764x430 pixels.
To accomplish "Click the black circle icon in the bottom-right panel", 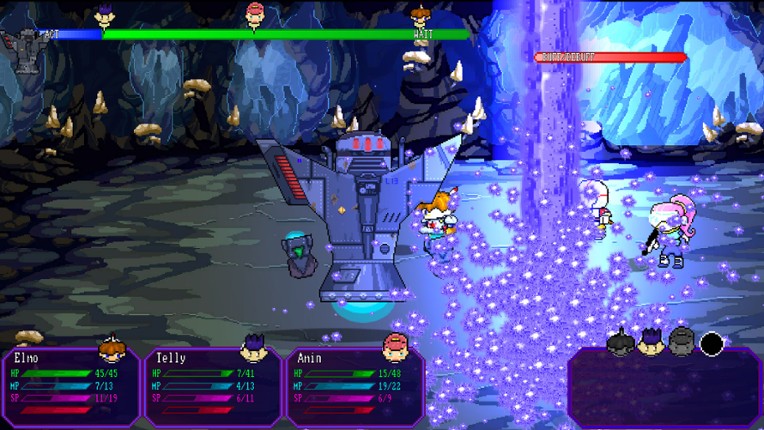I will [712, 345].
